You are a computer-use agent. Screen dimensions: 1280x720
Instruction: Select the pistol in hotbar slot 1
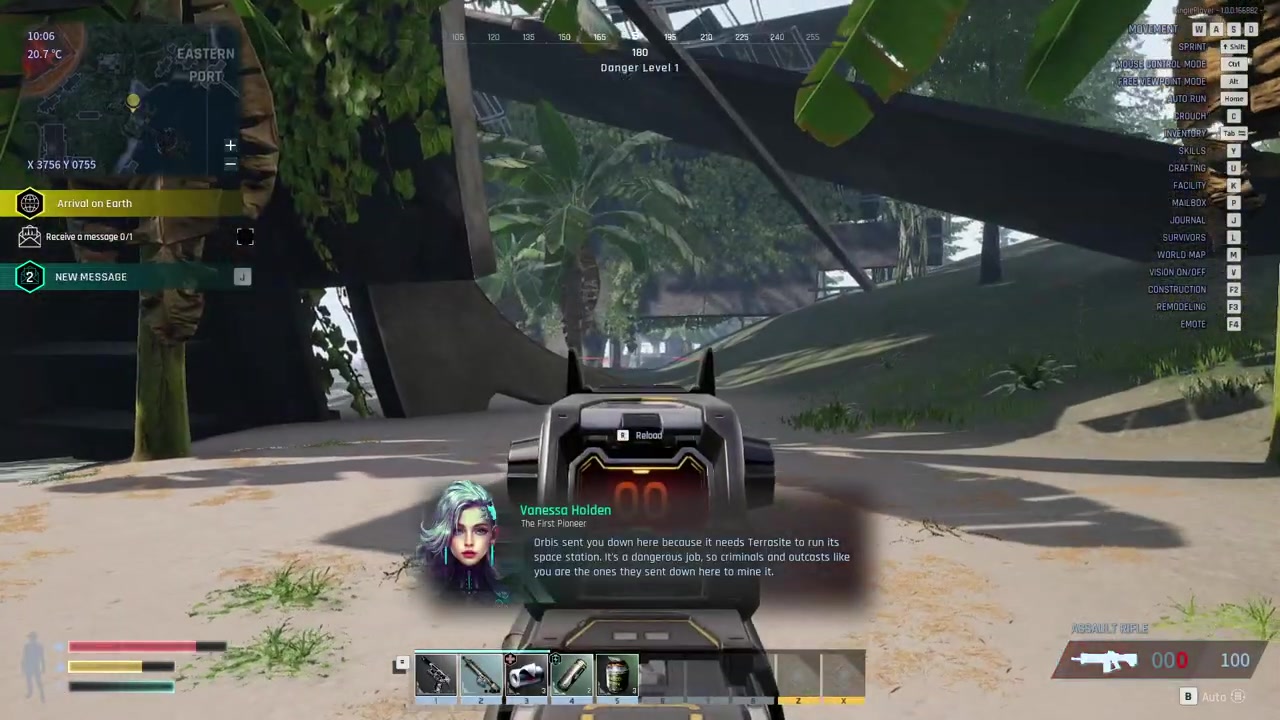tap(436, 676)
